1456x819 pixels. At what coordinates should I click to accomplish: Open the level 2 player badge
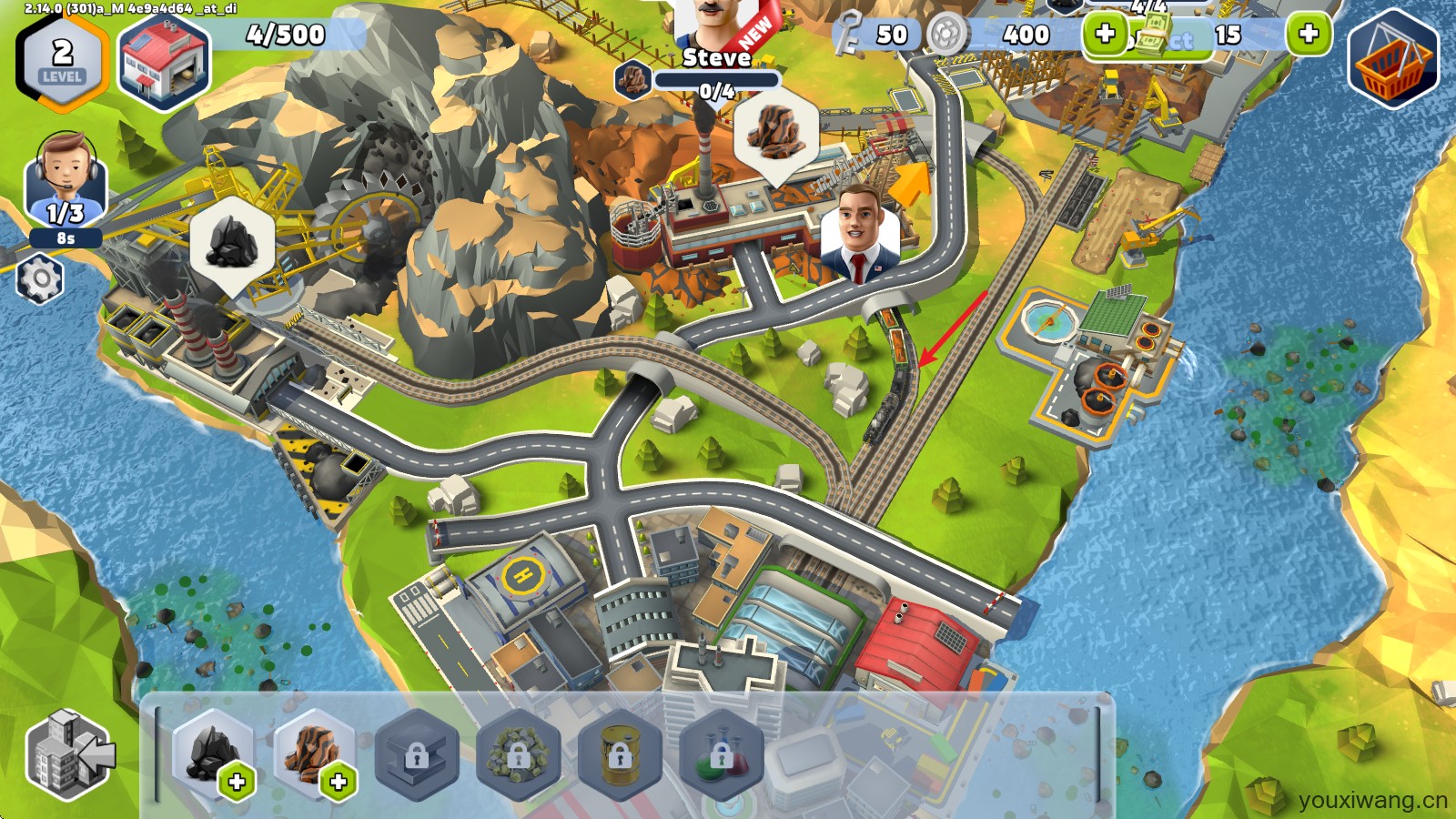click(x=62, y=61)
